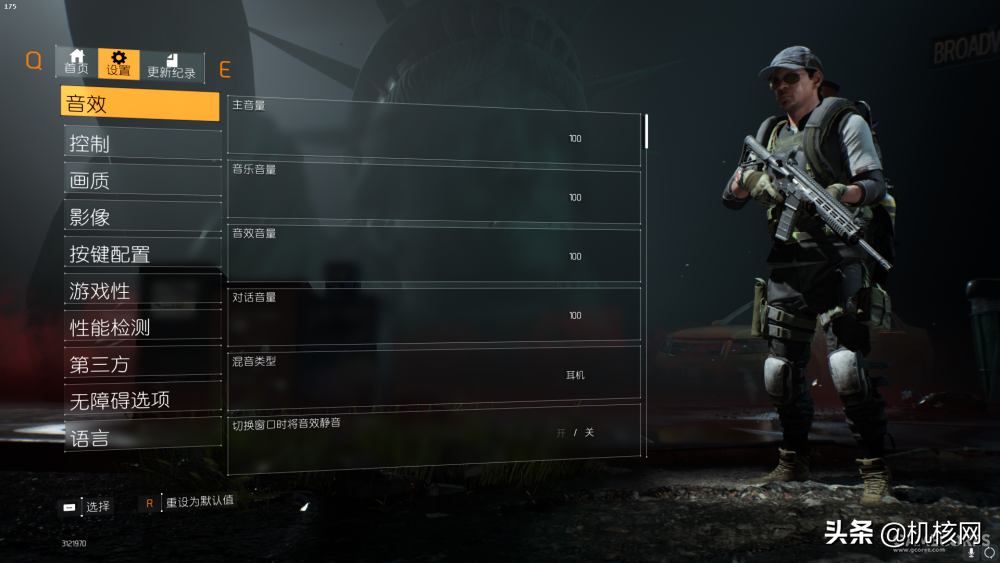Click the 对话音量 dialogue volume row
1000x563 pixels.
[434, 315]
